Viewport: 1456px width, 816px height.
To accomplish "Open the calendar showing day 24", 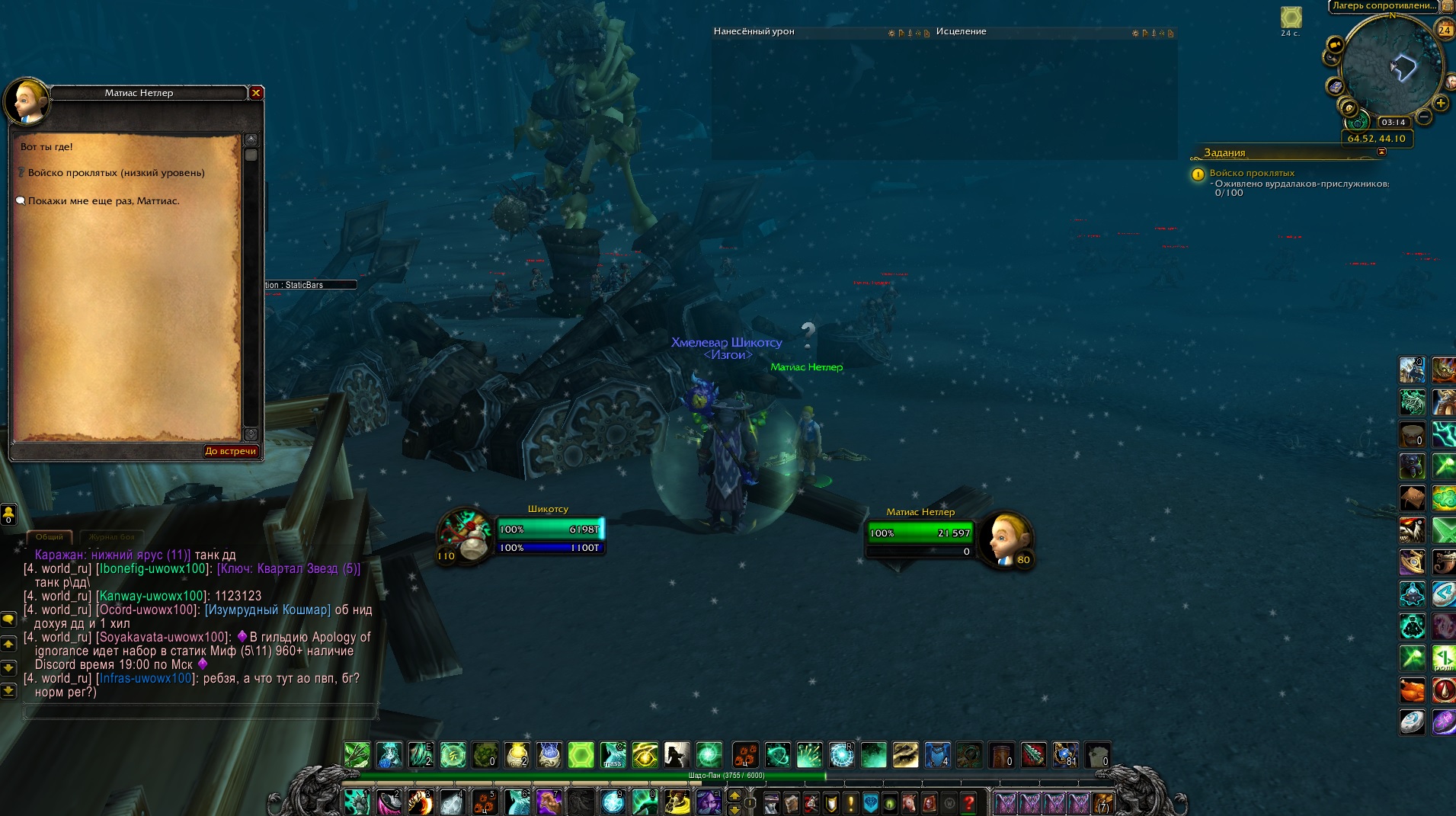I will tap(1445, 30).
